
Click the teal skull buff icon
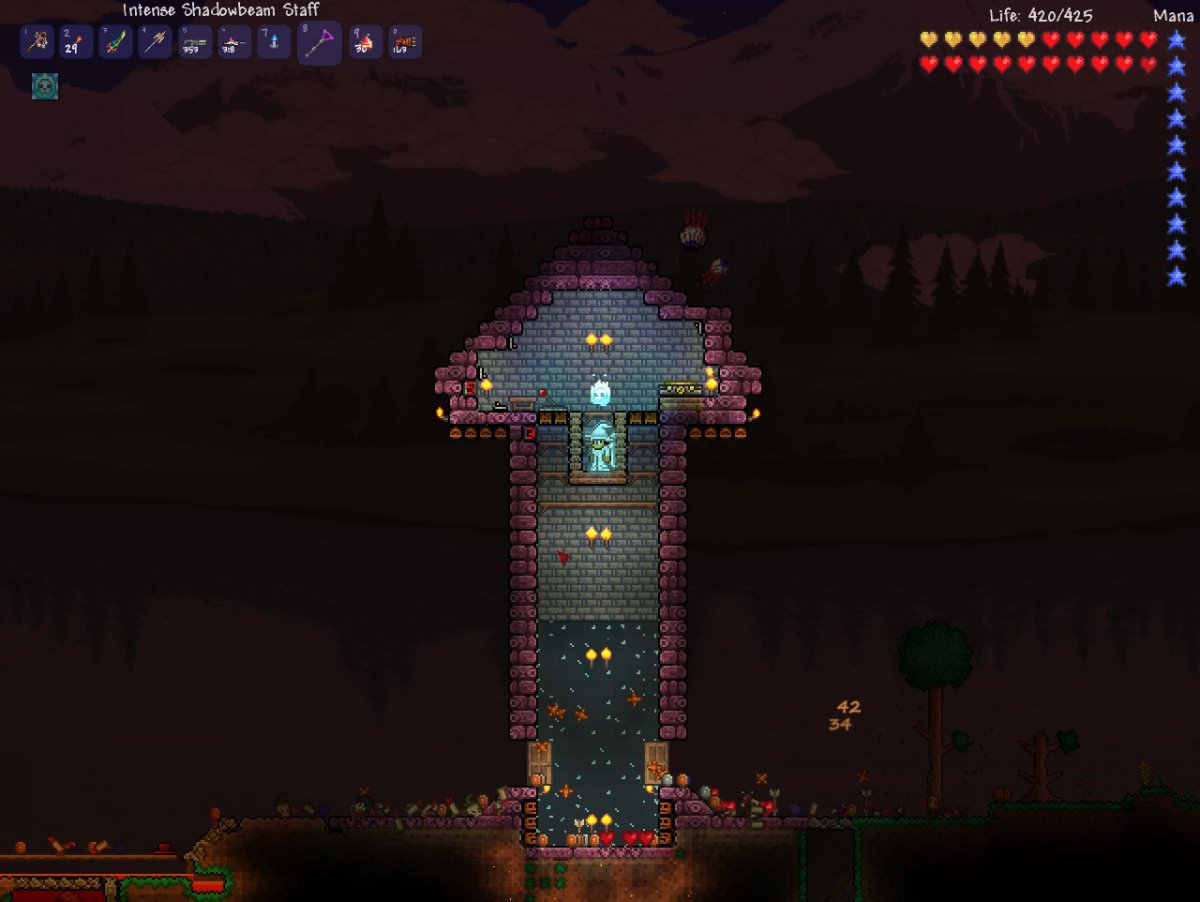click(45, 86)
